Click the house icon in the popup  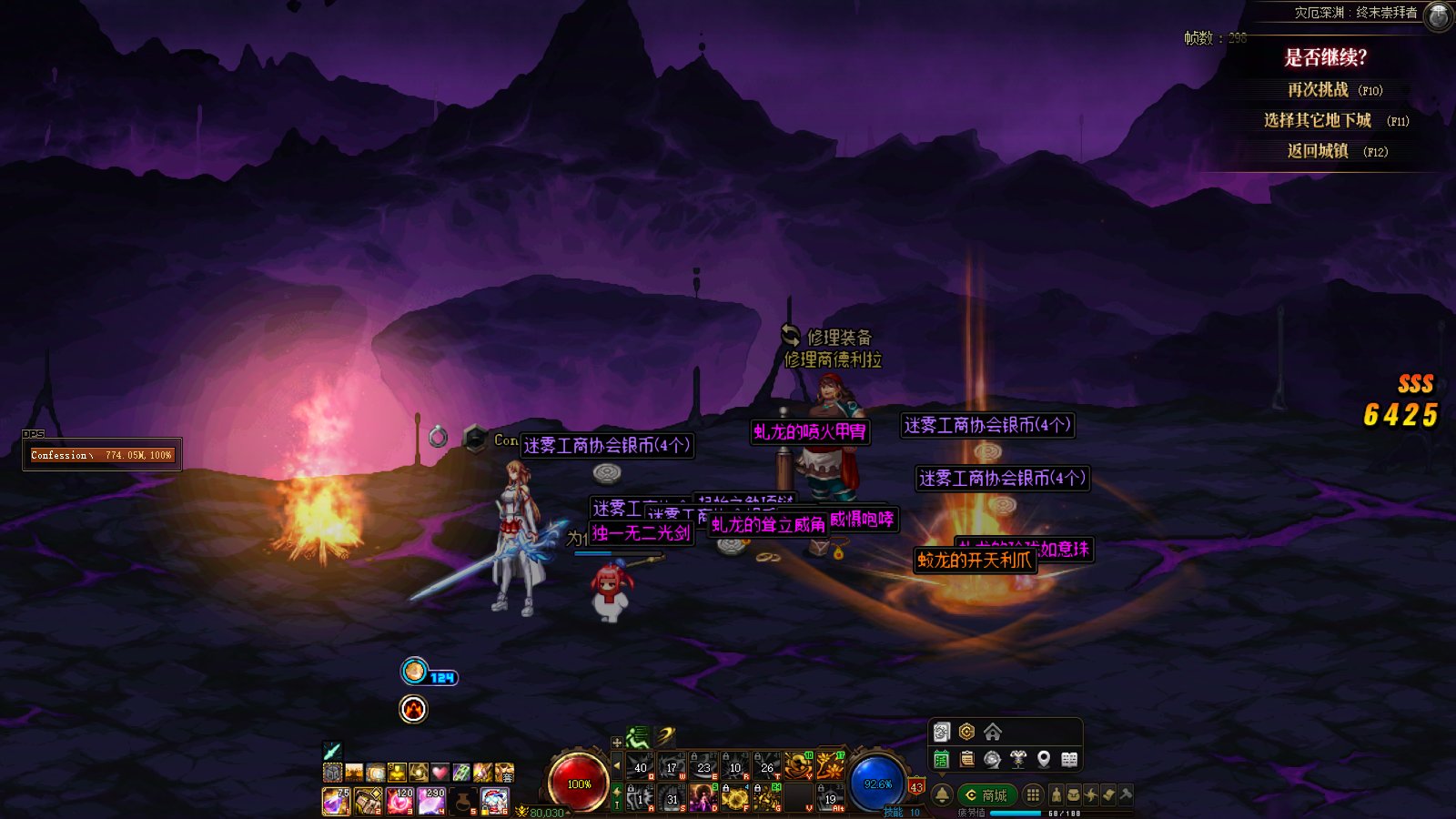(993, 732)
